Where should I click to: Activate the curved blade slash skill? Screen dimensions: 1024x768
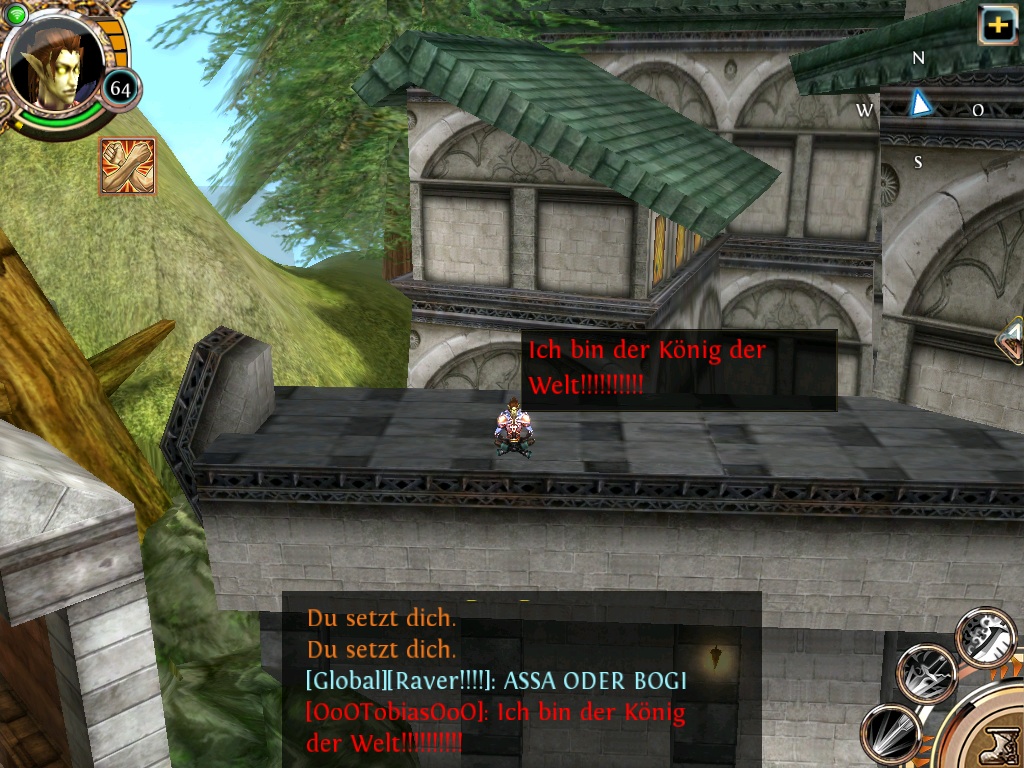(985, 636)
